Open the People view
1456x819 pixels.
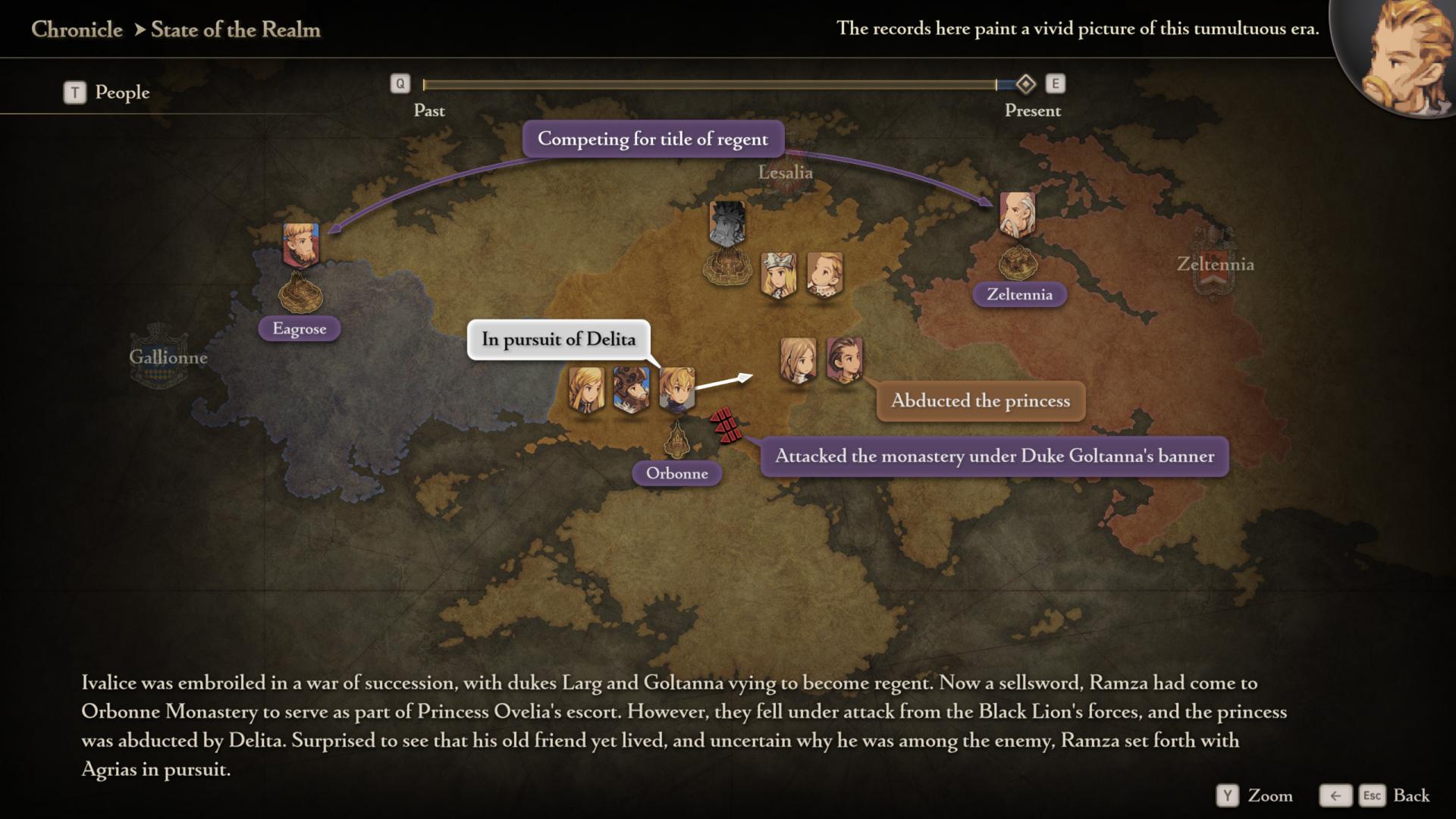pos(107,93)
